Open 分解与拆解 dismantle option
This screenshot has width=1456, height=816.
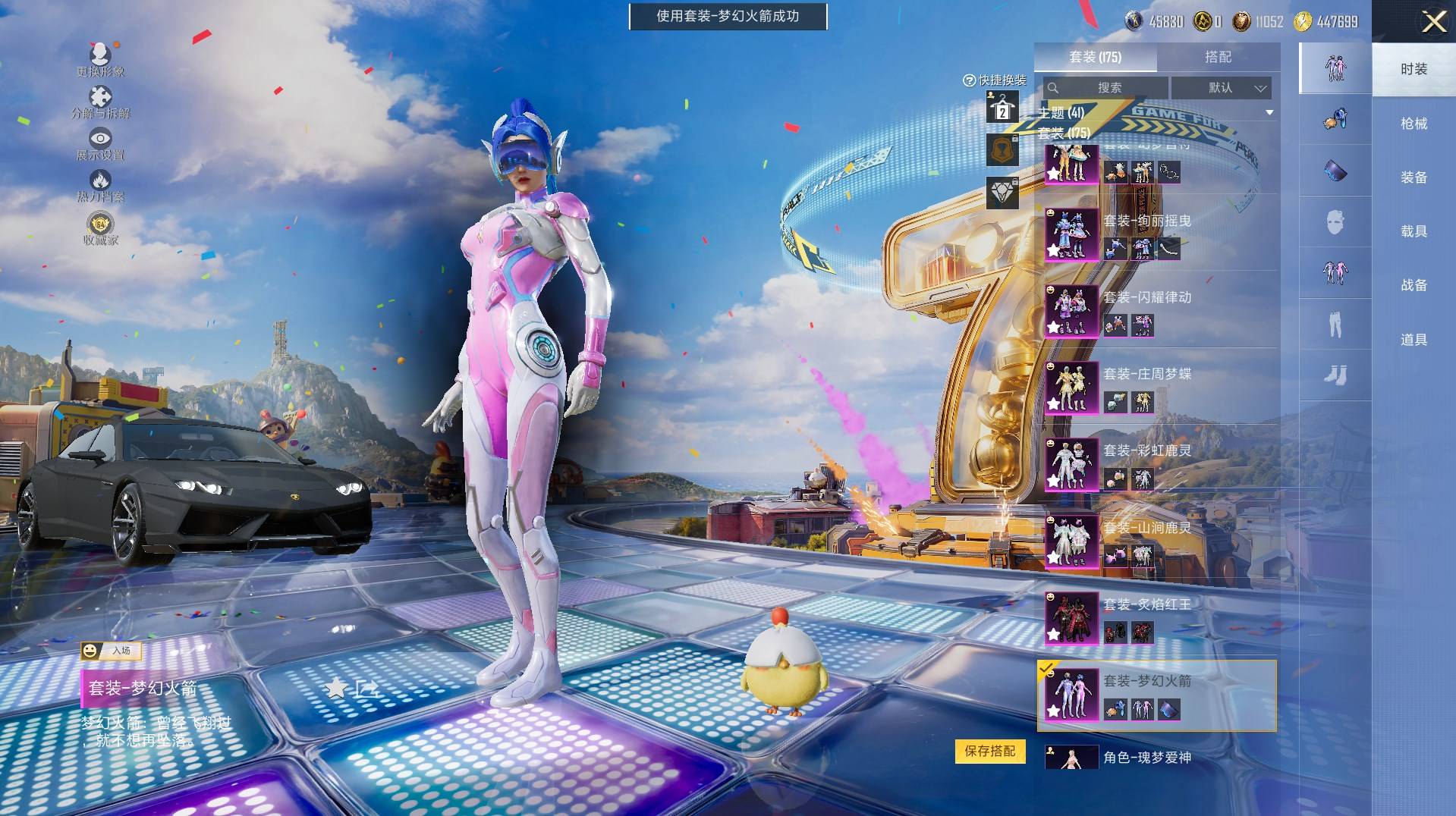(100, 102)
